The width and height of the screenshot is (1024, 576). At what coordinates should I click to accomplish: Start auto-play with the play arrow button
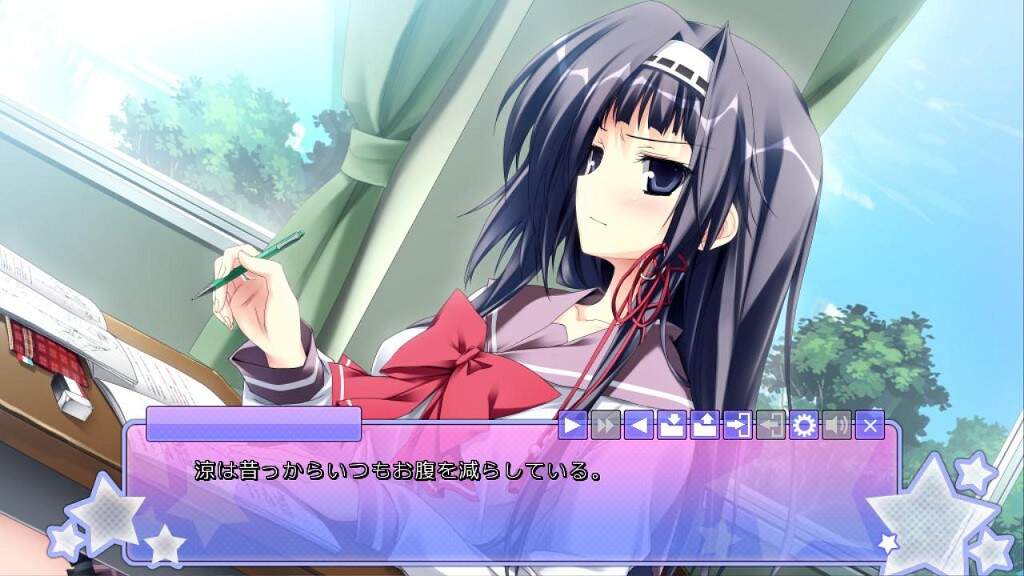point(573,425)
